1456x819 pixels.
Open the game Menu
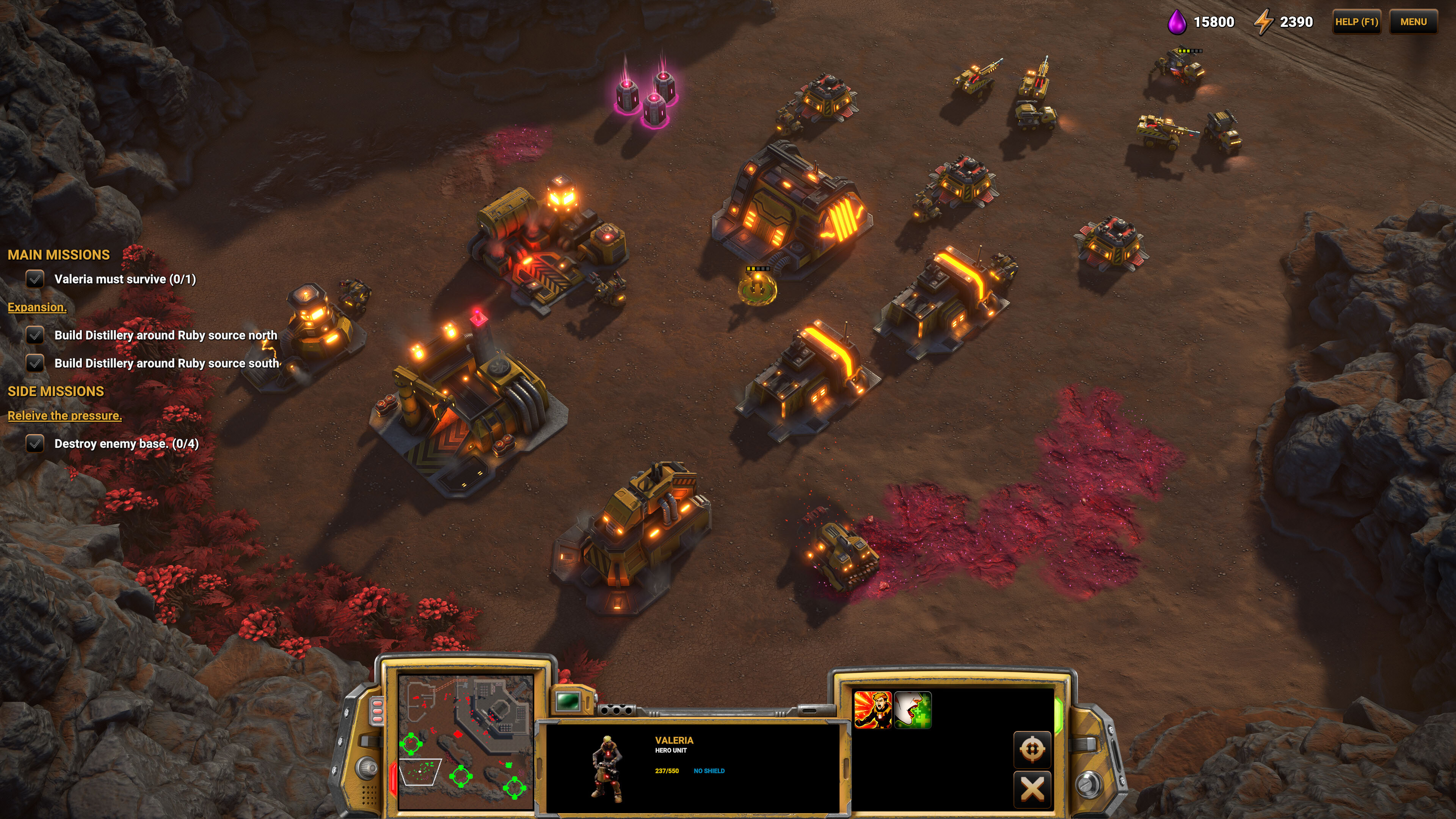point(1413,22)
